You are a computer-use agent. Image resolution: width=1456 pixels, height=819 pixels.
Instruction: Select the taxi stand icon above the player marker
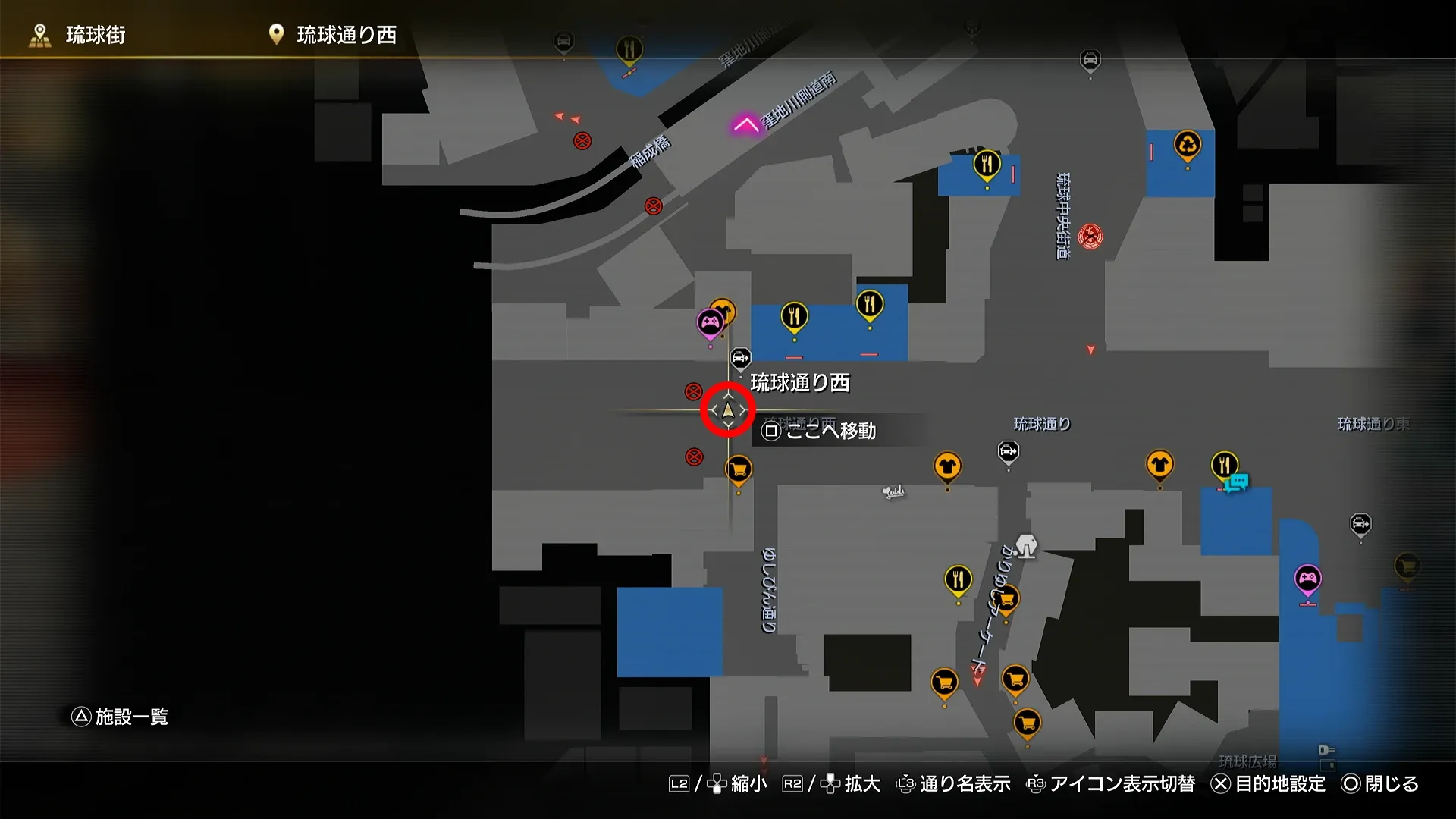click(739, 356)
